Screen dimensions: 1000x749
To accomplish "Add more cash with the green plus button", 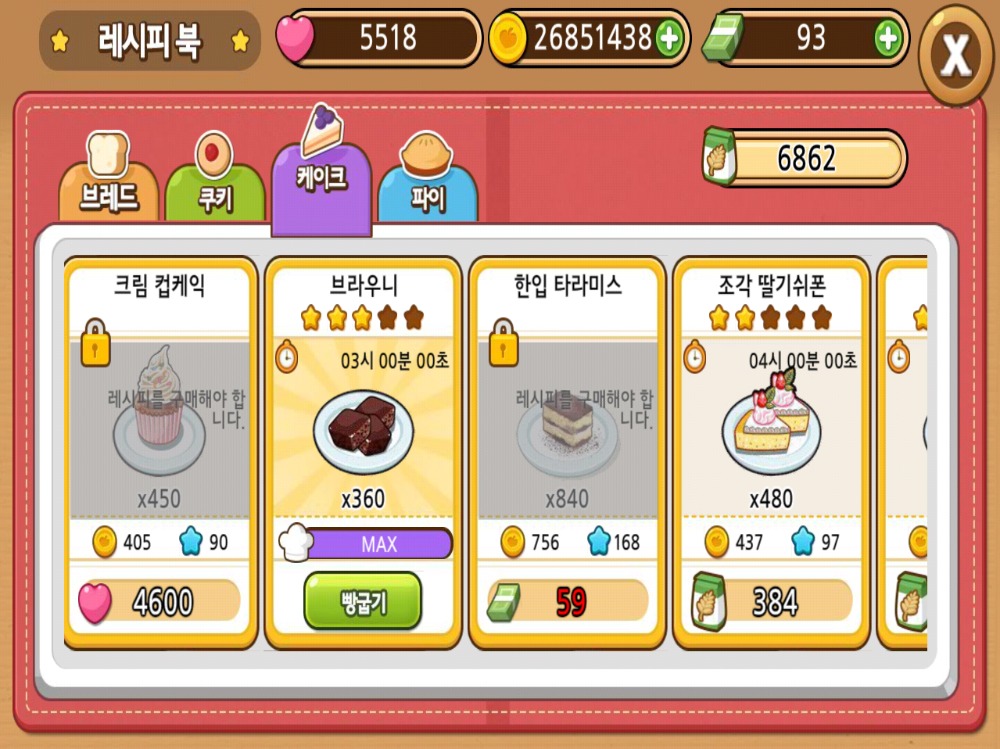I will (887, 39).
